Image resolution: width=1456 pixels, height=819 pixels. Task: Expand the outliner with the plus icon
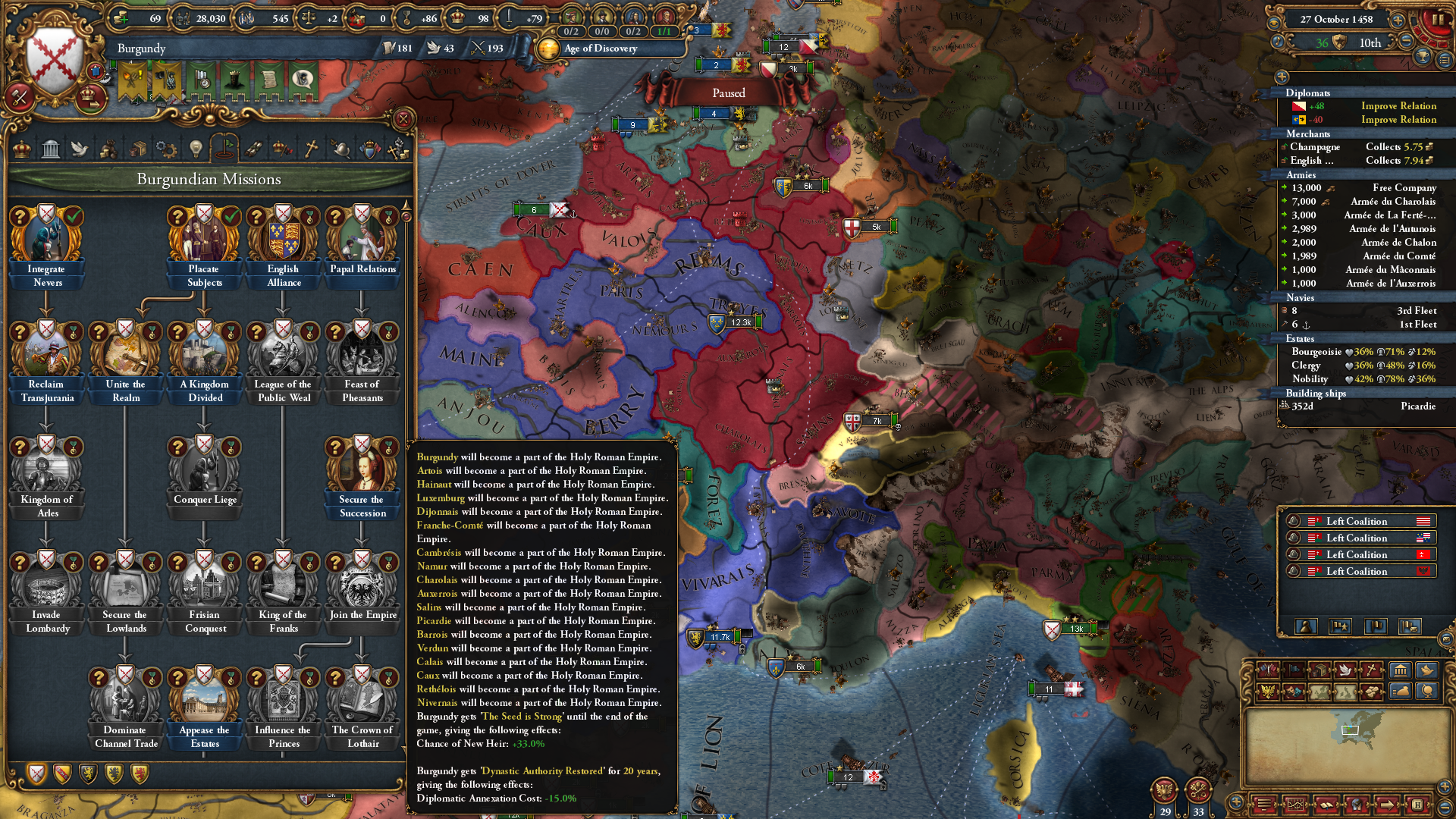tap(1282, 78)
